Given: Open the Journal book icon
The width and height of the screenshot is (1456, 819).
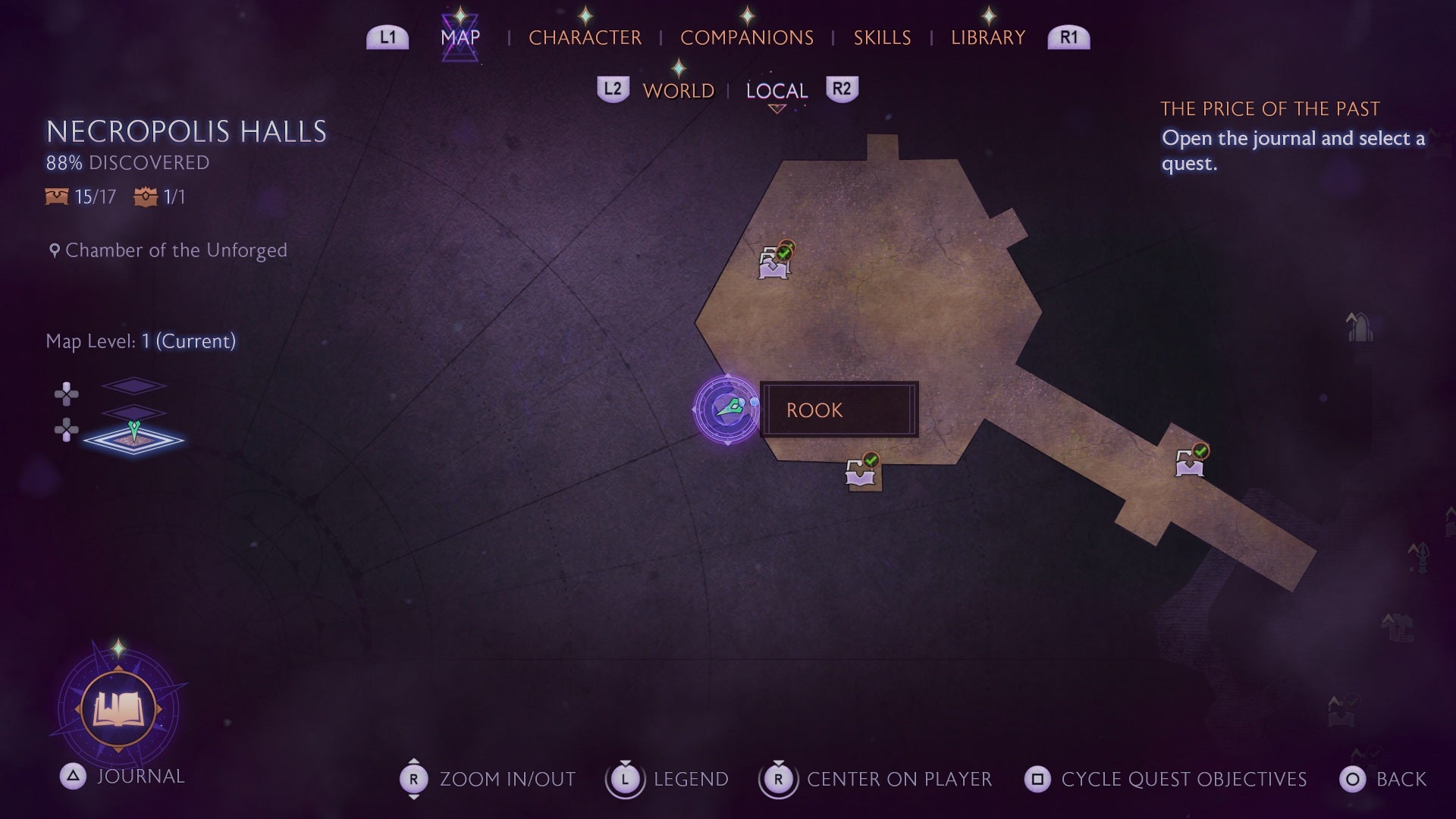Looking at the screenshot, I should pos(118,711).
